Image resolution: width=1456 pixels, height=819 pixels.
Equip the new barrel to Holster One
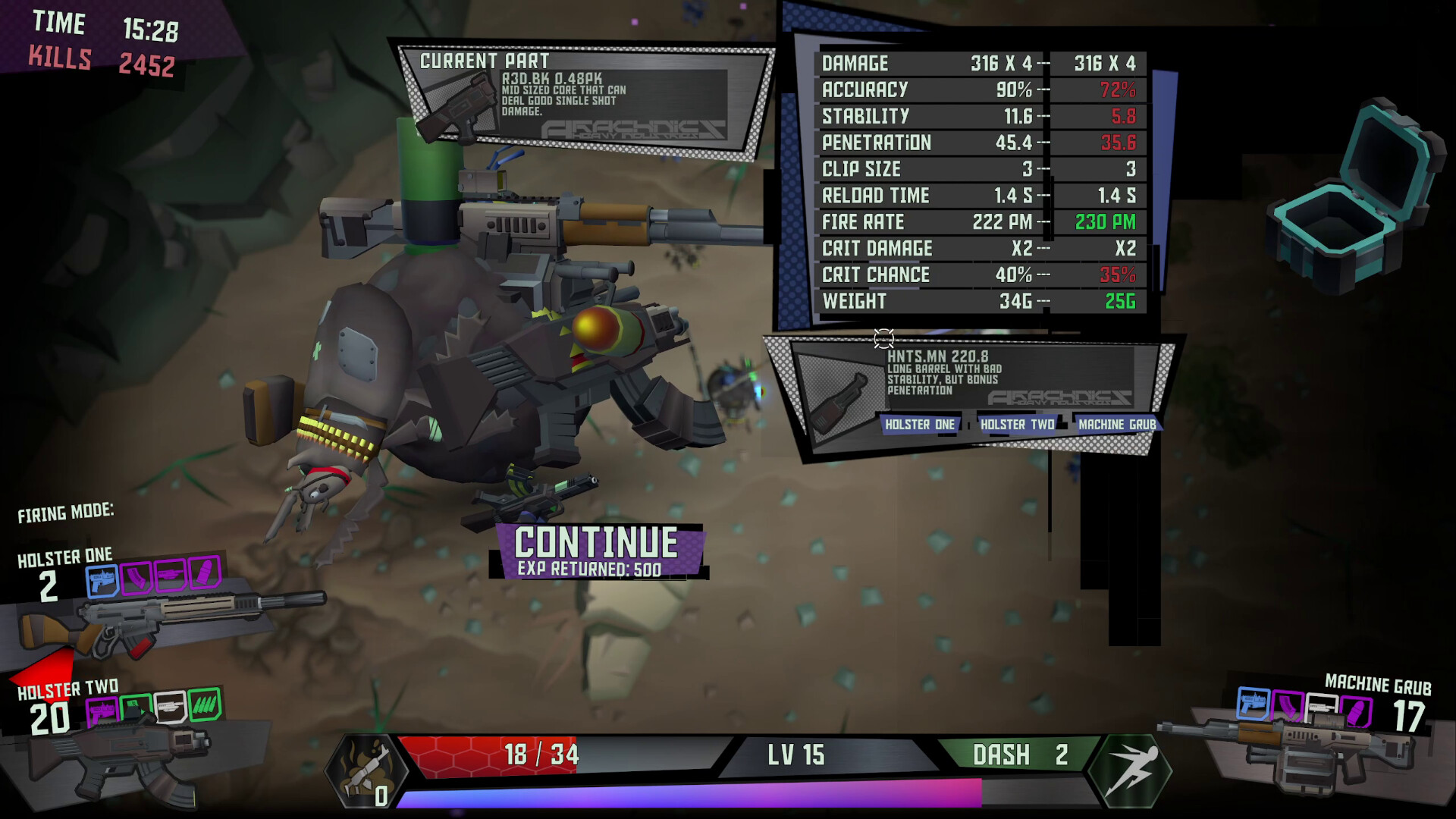pos(919,425)
